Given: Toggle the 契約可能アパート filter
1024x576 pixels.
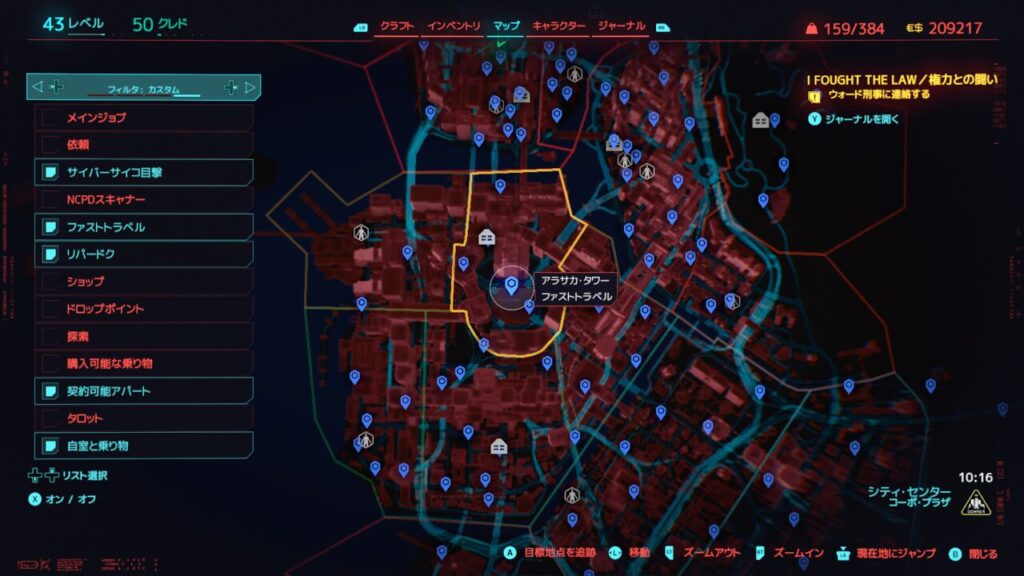Looking at the screenshot, I should 145,390.
